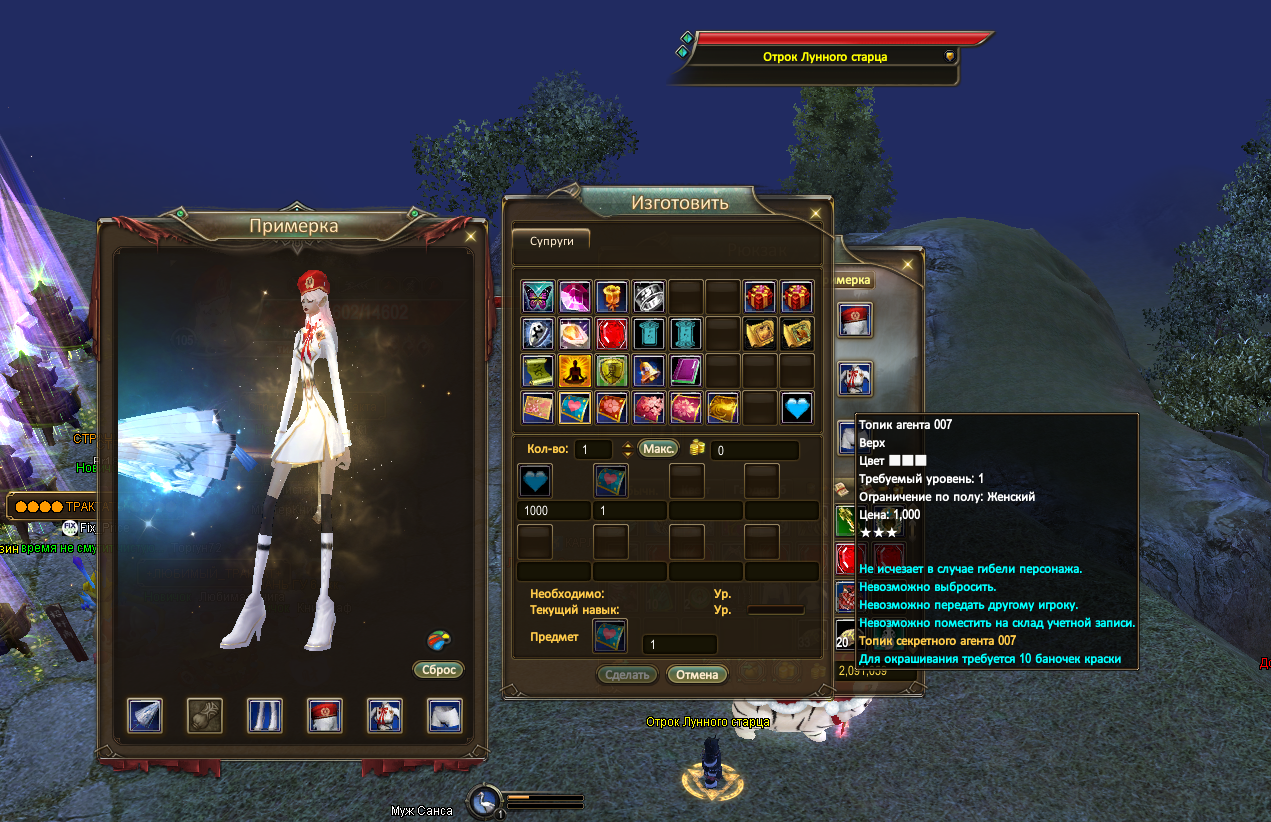The height and width of the screenshot is (822, 1271).
Task: Set maximum quantity with Макс. button
Action: (x=657, y=449)
